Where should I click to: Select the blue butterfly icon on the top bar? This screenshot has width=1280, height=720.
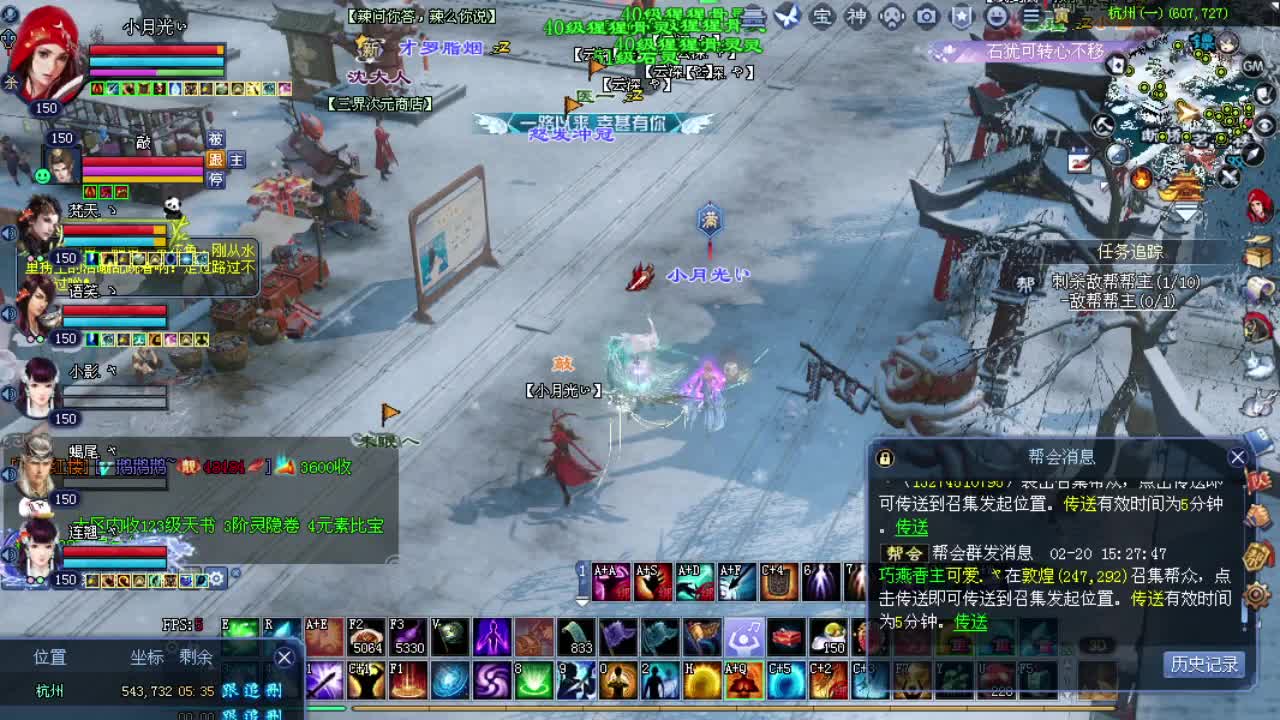(789, 16)
